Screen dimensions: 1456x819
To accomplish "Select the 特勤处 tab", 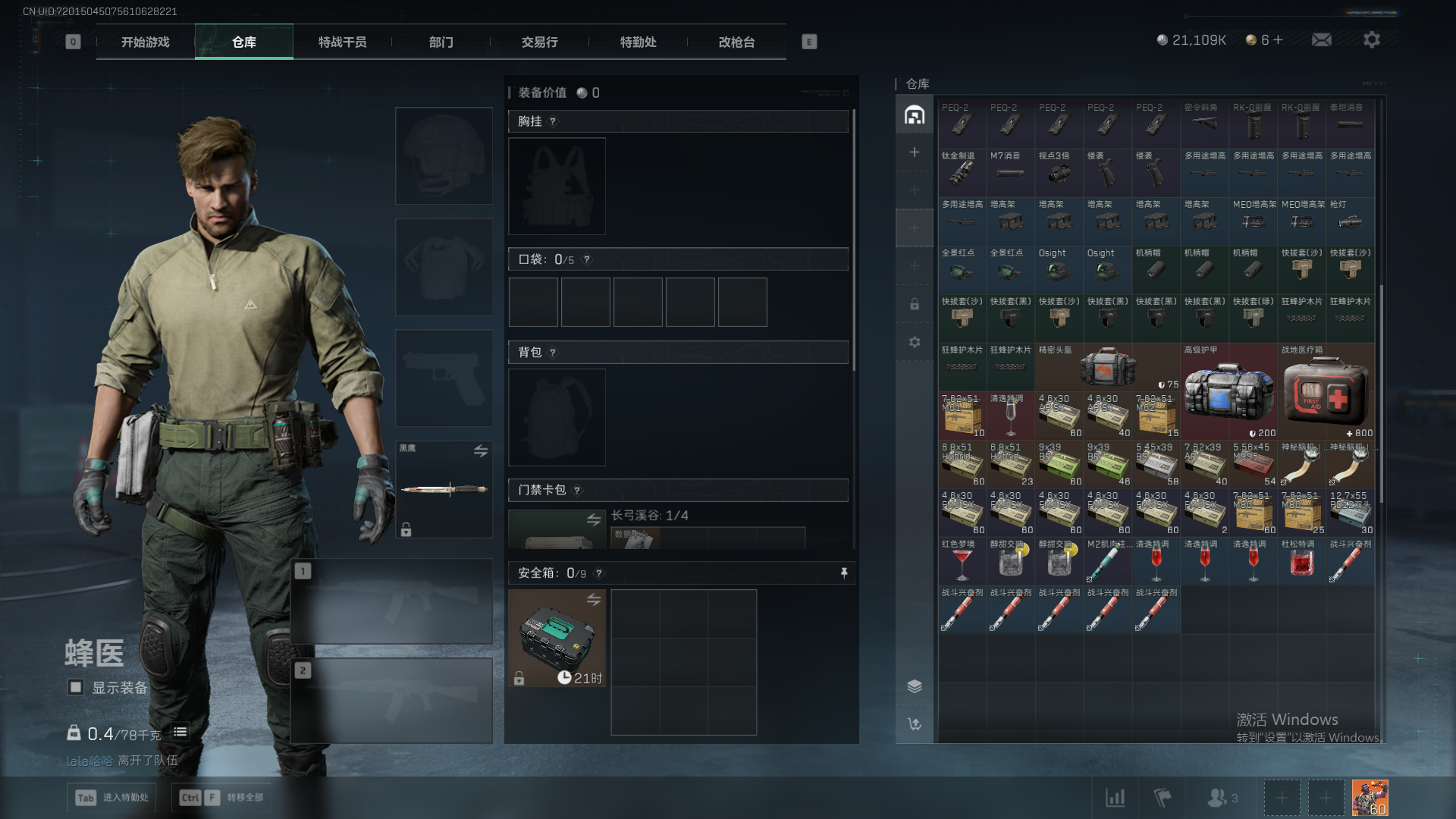I will (x=638, y=42).
